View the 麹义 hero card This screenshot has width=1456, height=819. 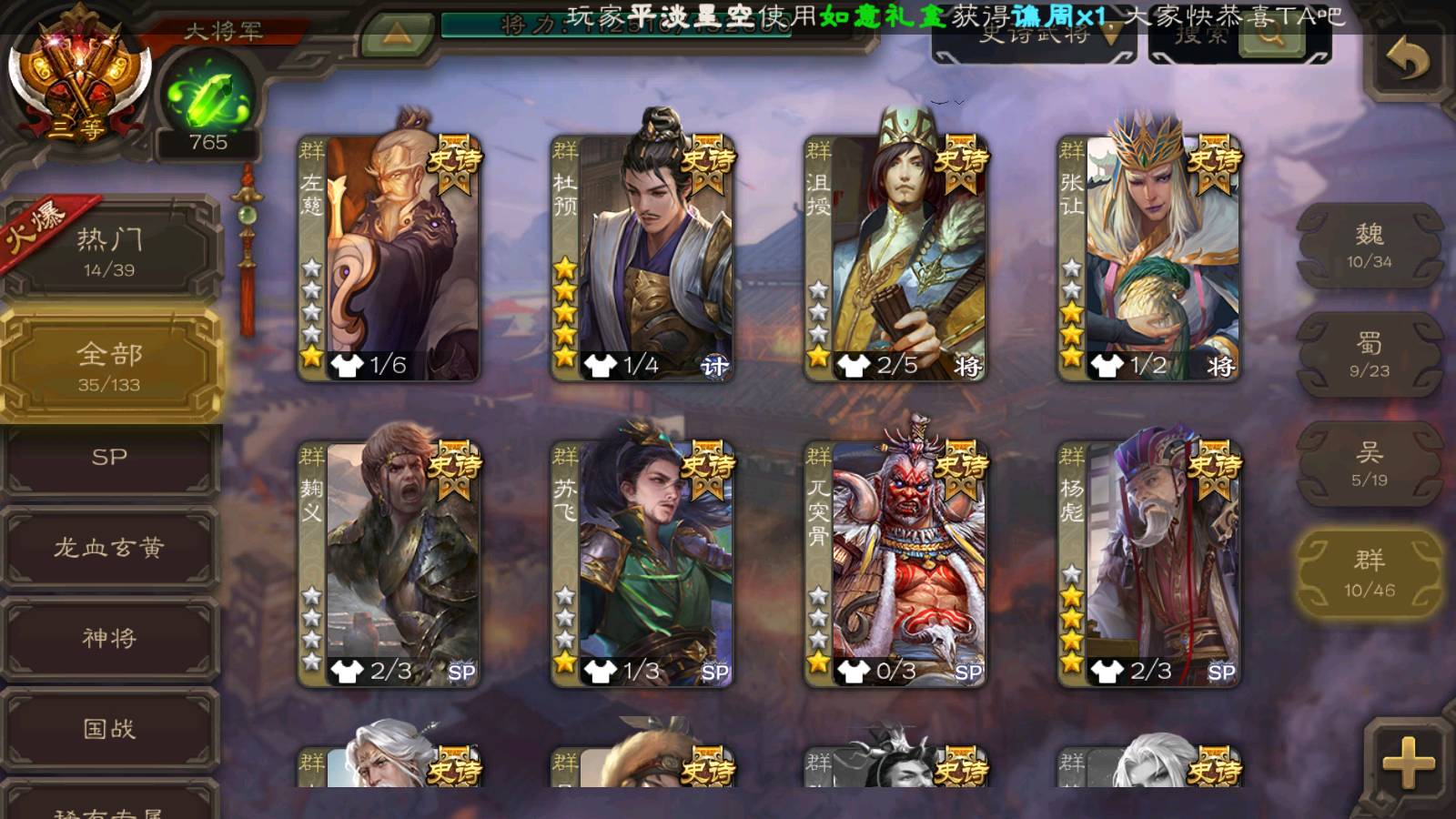point(389,564)
